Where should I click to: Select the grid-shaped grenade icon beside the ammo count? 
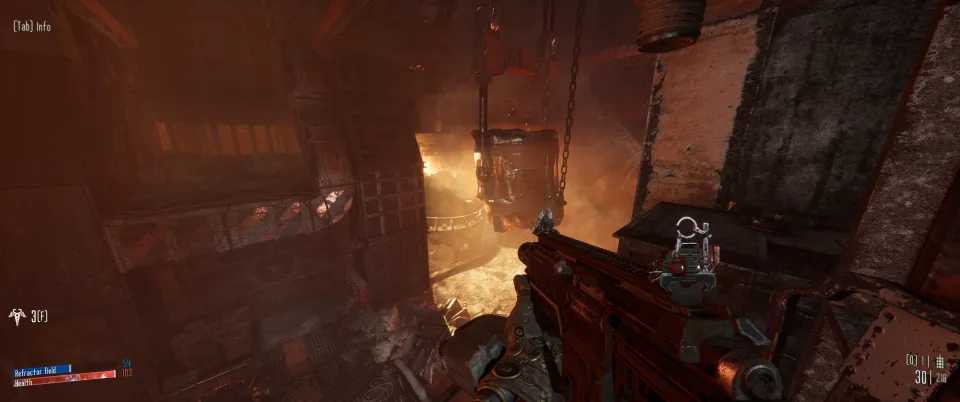[x=939, y=361]
